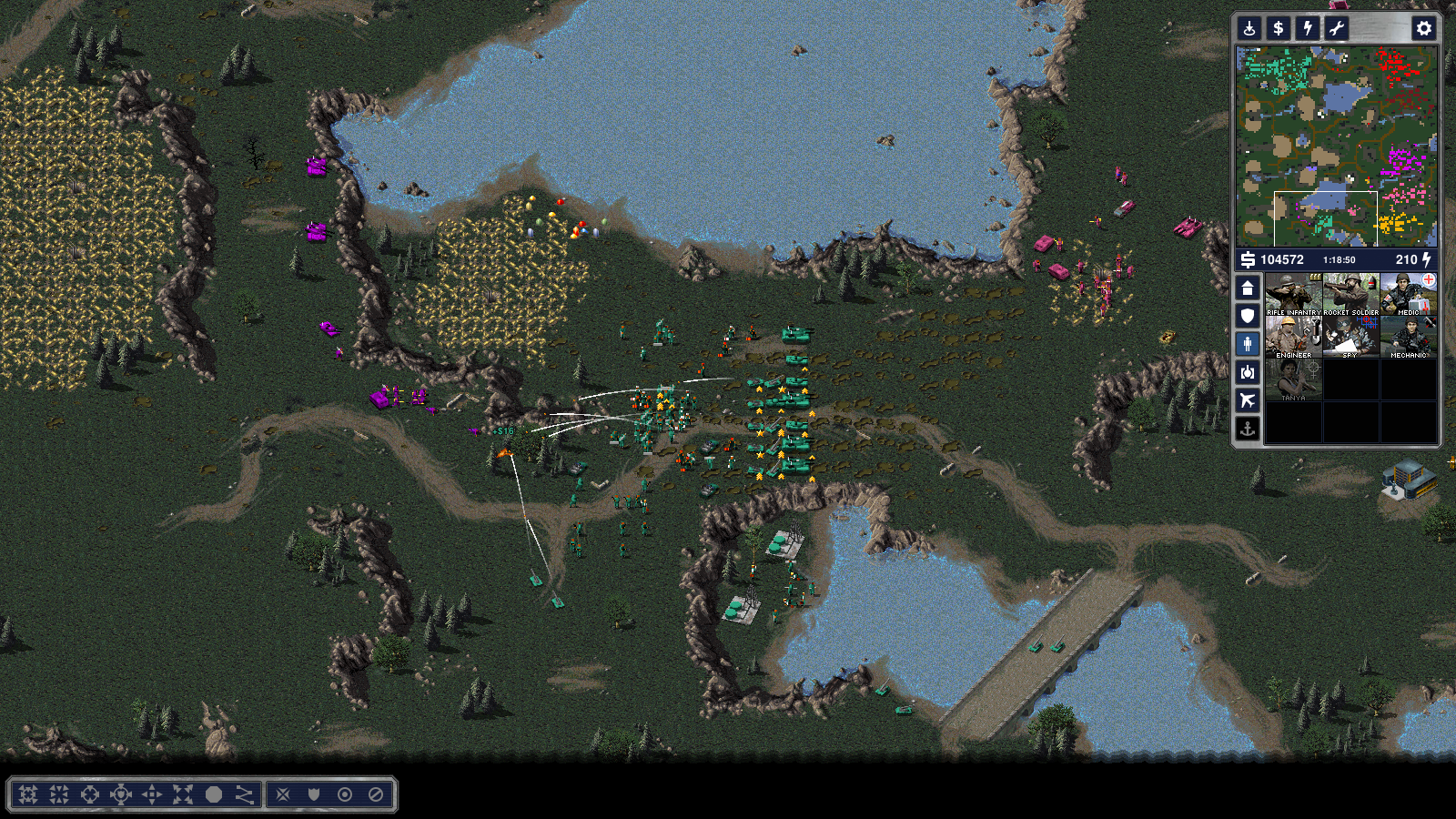Show the aircraft production tab
Viewport: 1456px width, 819px height.
(x=1248, y=400)
